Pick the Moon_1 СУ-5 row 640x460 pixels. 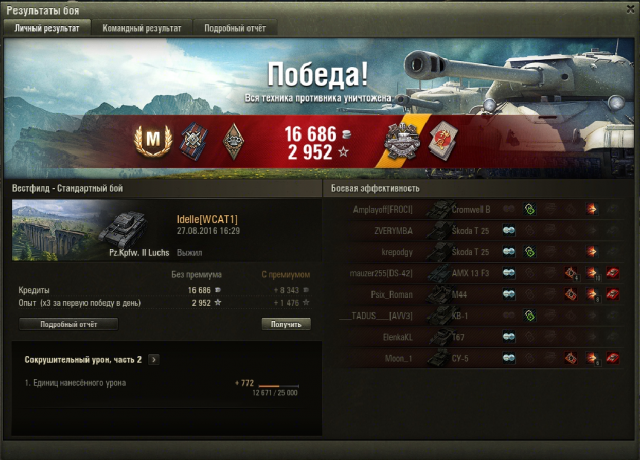[x=476, y=357]
